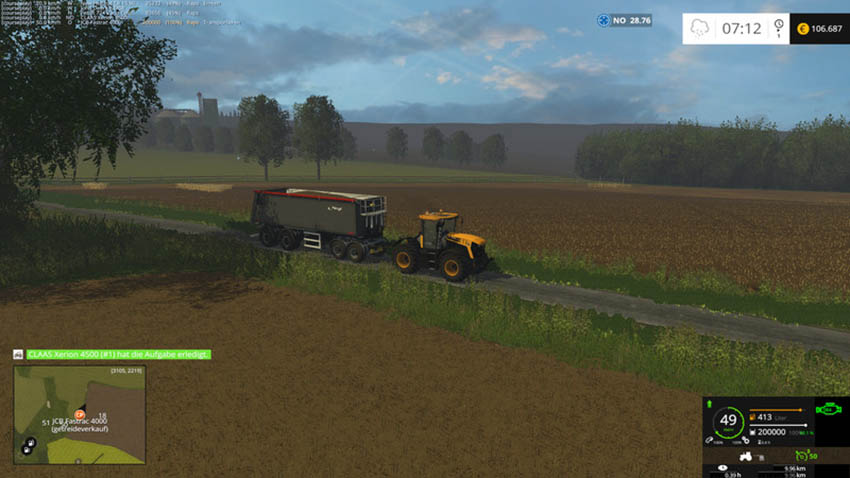This screenshot has height=478, width=850.
Task: Click the blue compass wind icon
Action: click(x=603, y=20)
